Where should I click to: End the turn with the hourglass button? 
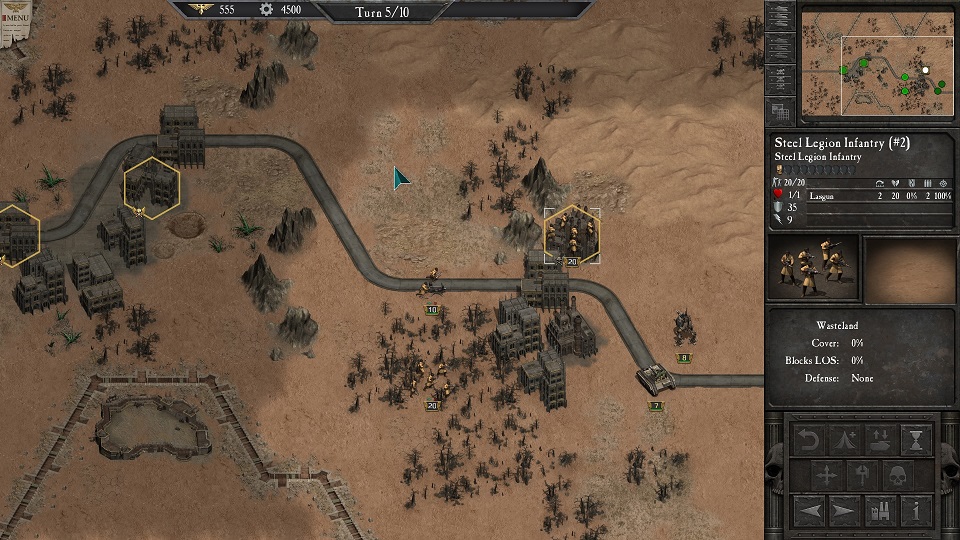[x=916, y=439]
